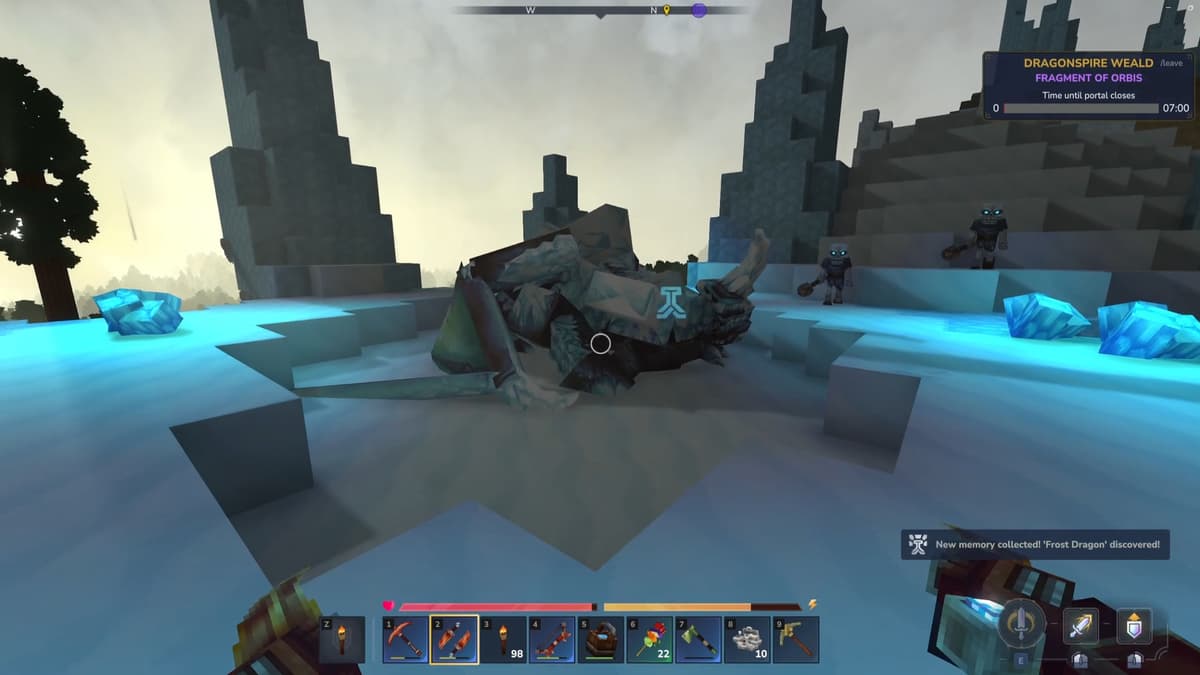Click the yellow location pin on compass
Screen dimensions: 1200x675
[x=667, y=10]
